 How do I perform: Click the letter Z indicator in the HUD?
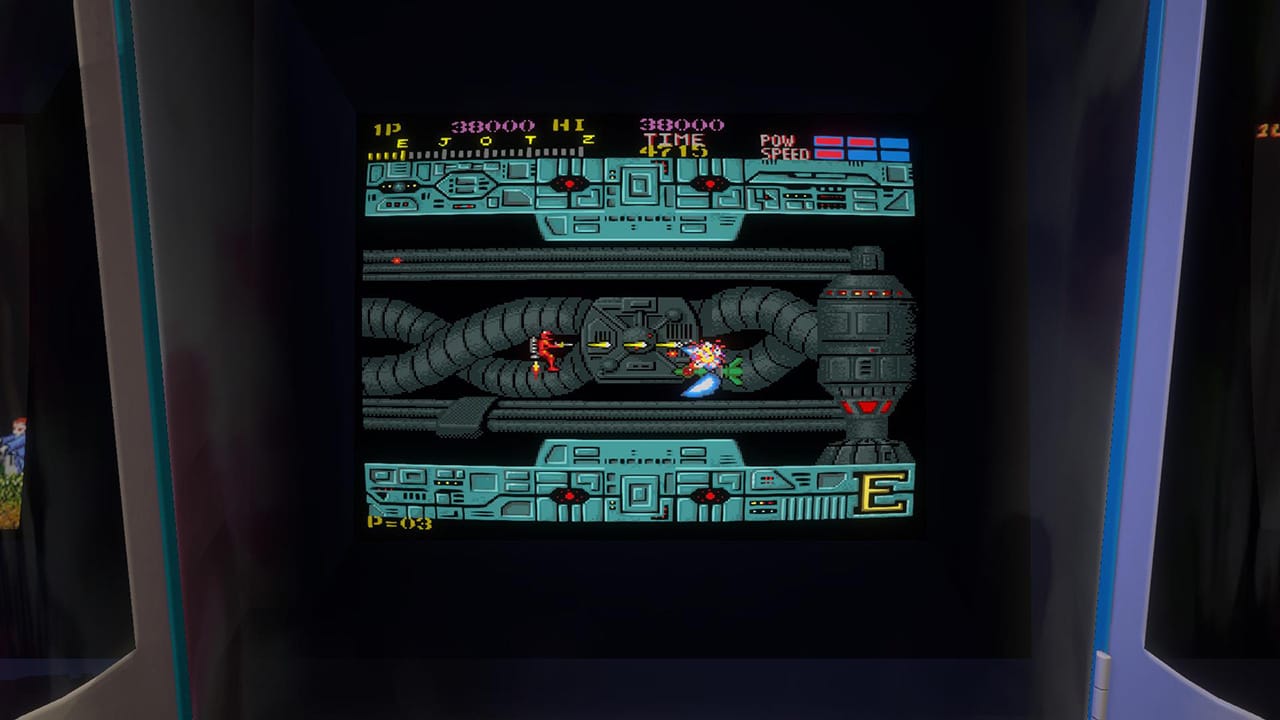589,141
